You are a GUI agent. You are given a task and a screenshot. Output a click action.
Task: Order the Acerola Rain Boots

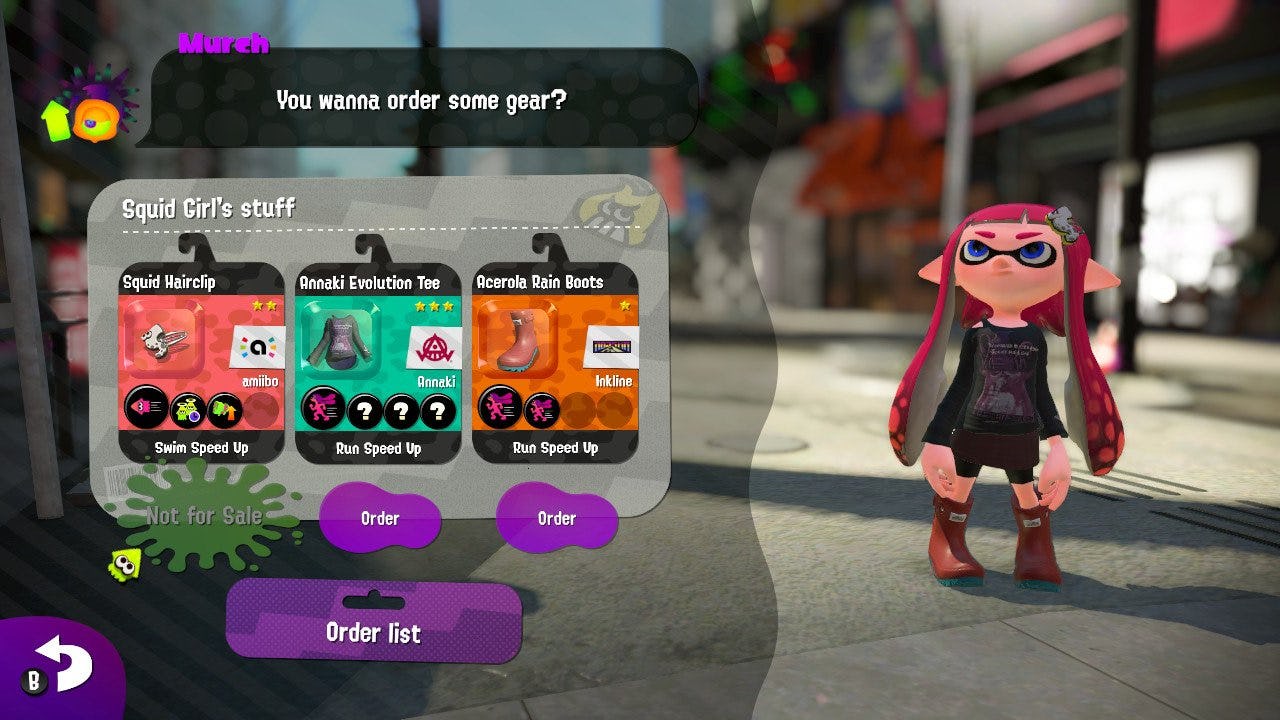(x=557, y=519)
